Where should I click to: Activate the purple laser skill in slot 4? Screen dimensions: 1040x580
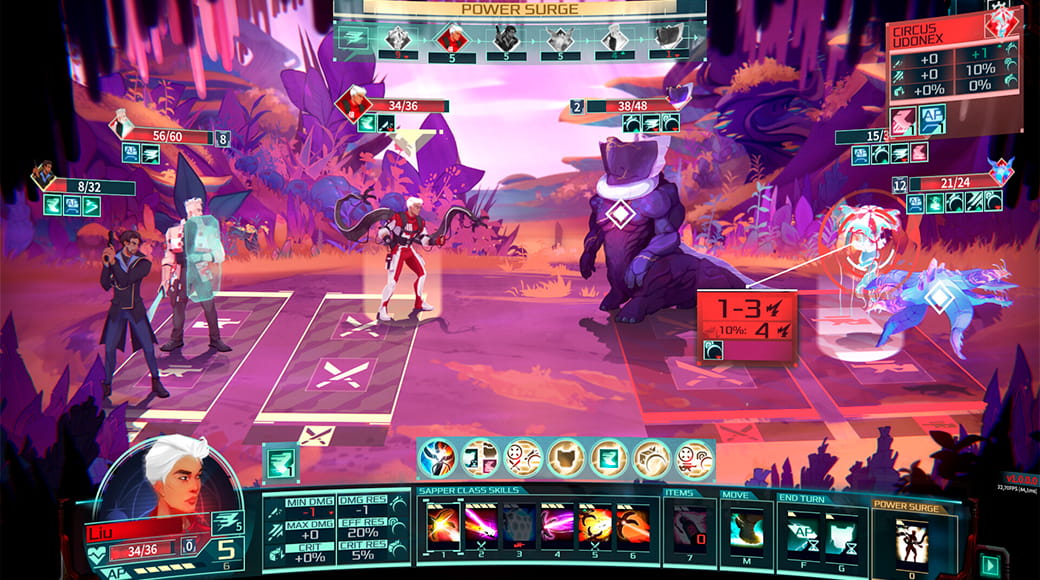point(557,526)
